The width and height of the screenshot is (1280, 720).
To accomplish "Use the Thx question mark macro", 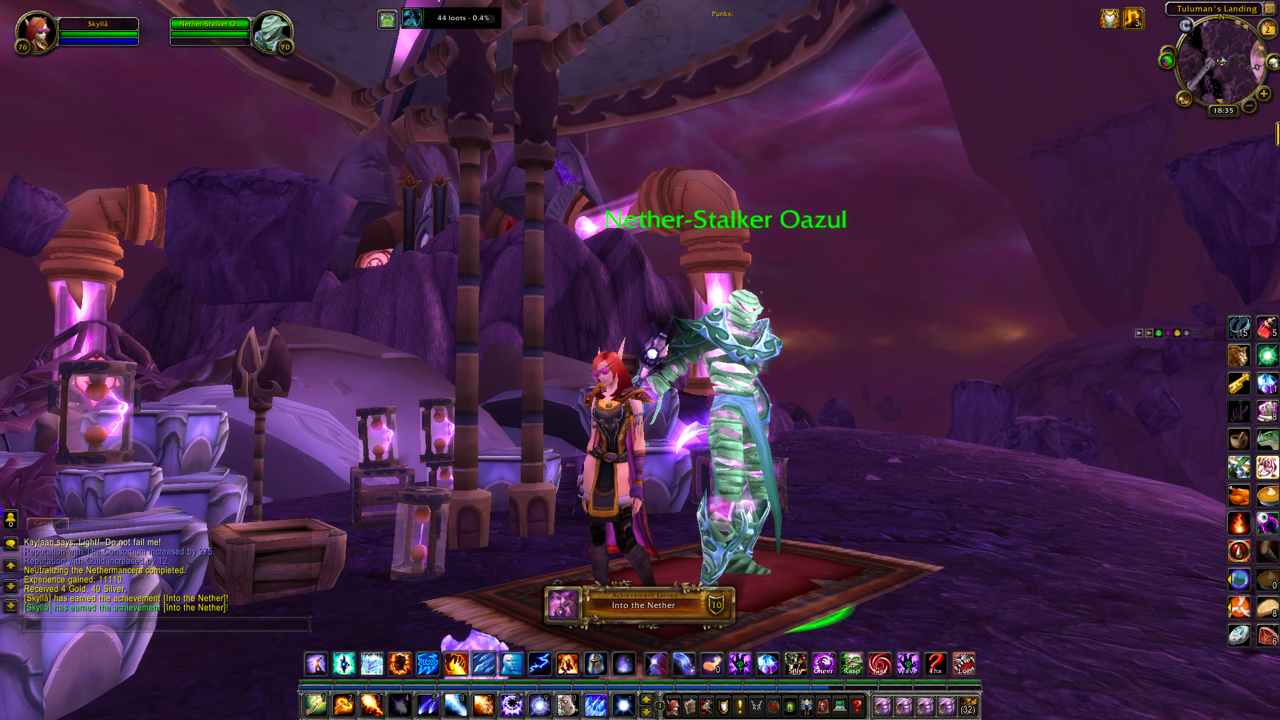I will (x=935, y=663).
